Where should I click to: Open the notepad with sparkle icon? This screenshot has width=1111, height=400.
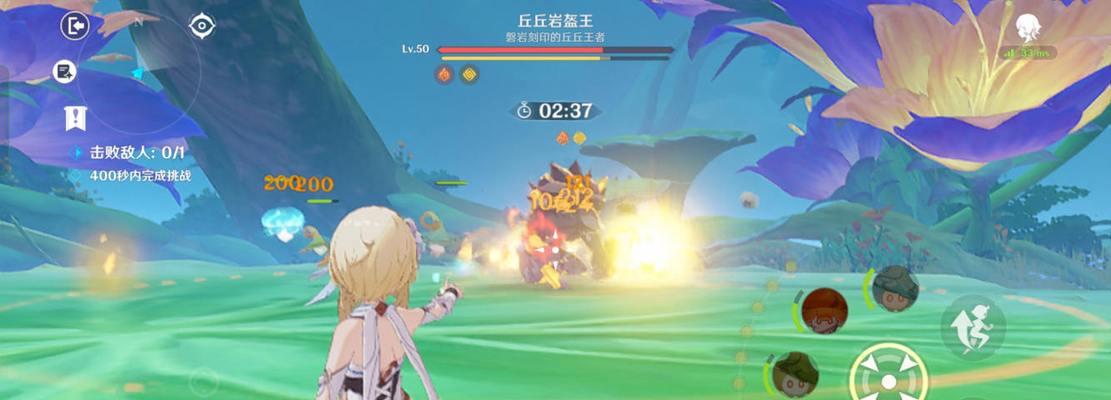(65, 71)
